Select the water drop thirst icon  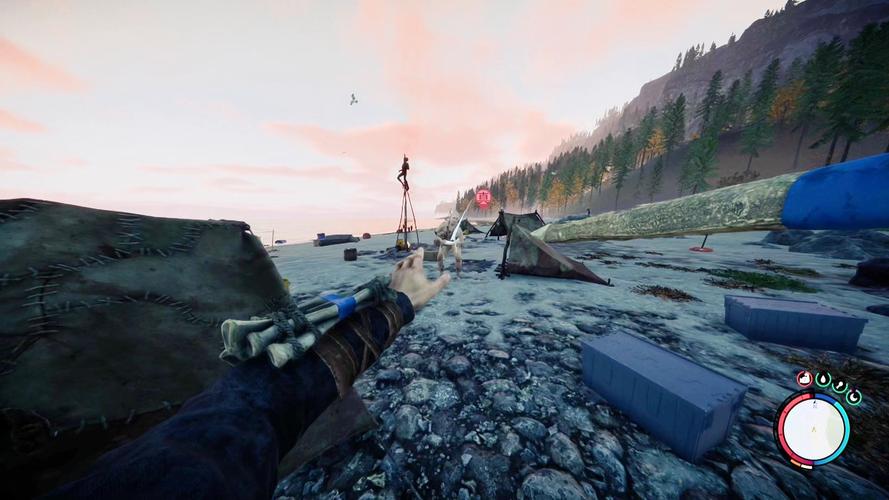(x=823, y=380)
